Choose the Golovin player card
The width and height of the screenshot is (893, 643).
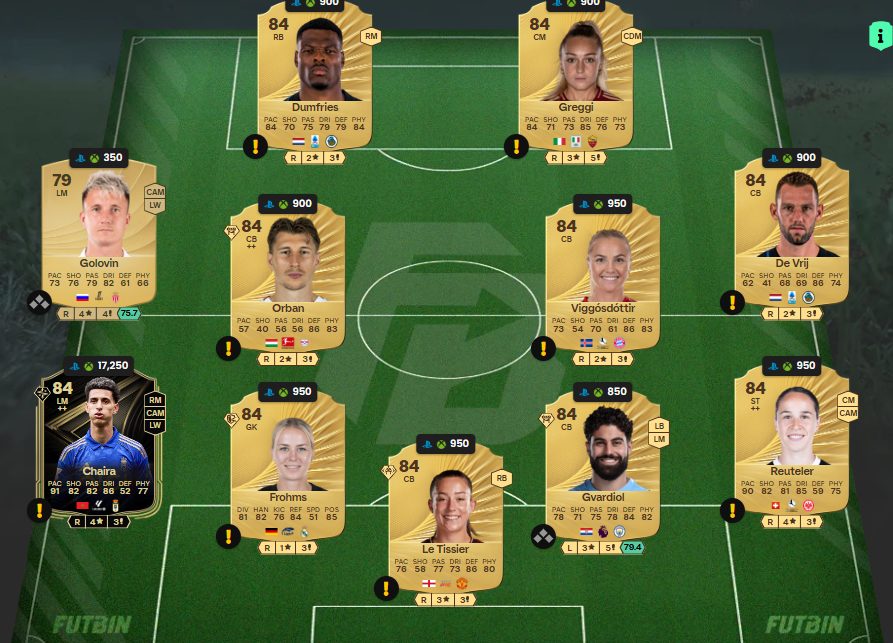pyautogui.click(x=99, y=235)
